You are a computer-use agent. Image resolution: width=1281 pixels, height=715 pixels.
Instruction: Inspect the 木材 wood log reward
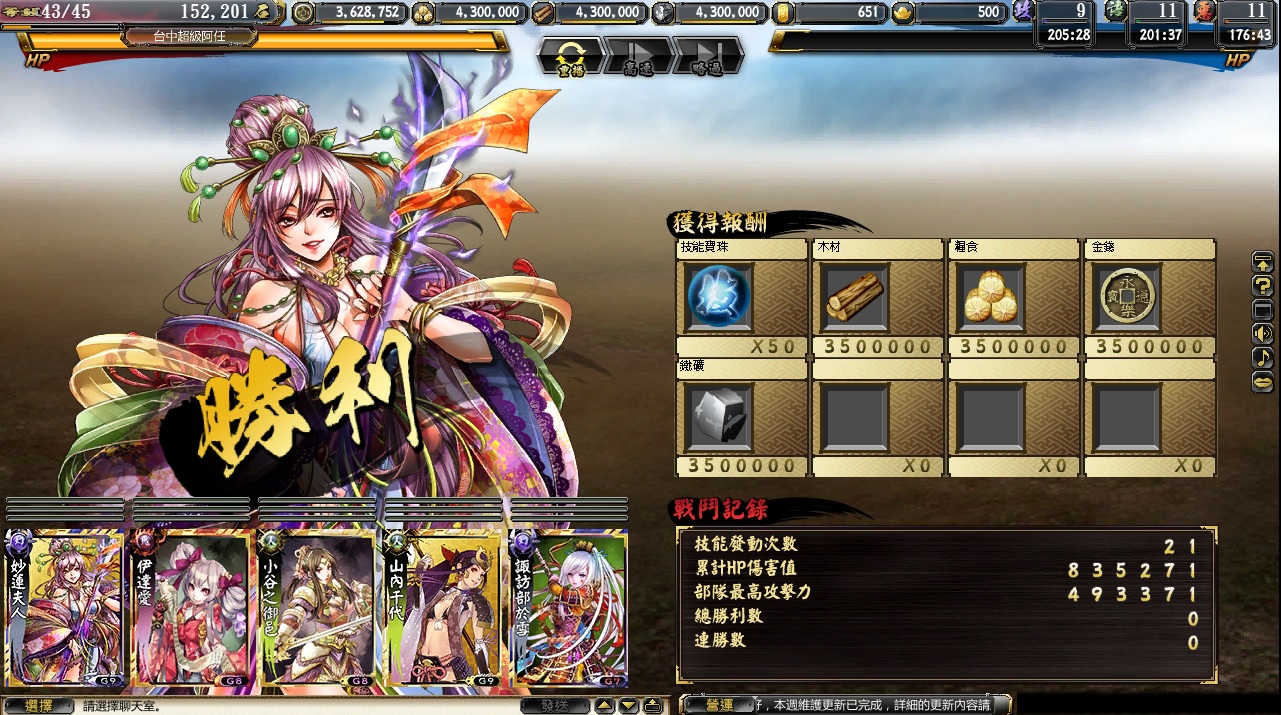click(x=855, y=297)
